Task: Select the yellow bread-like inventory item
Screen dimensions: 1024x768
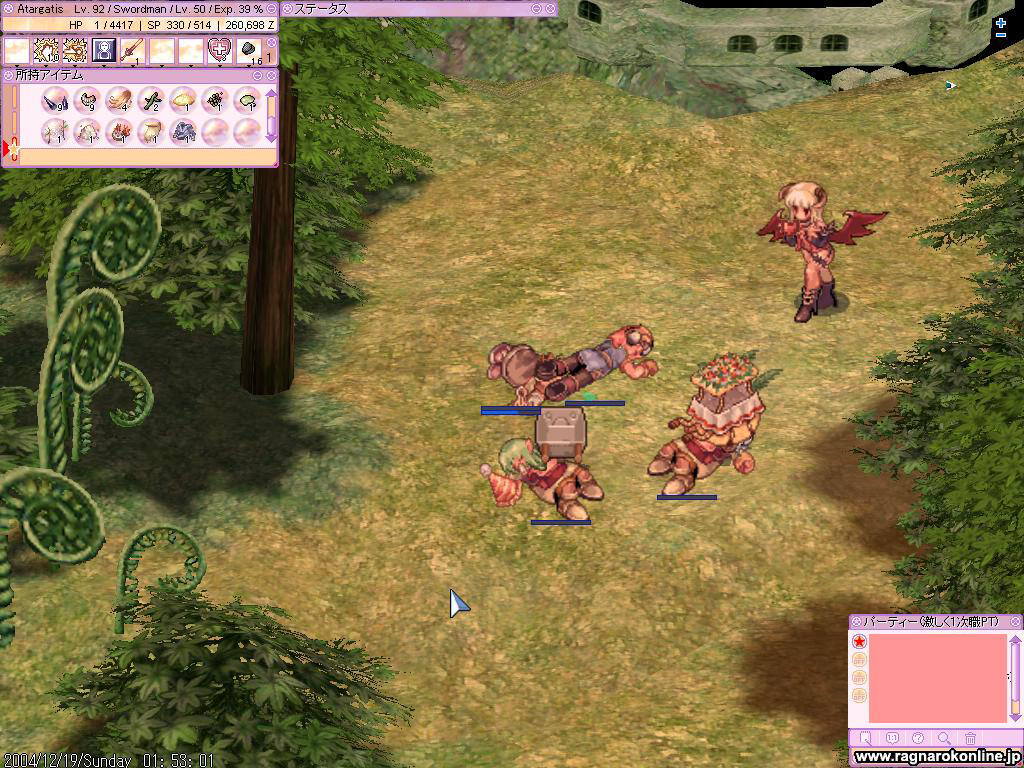Action: (182, 100)
